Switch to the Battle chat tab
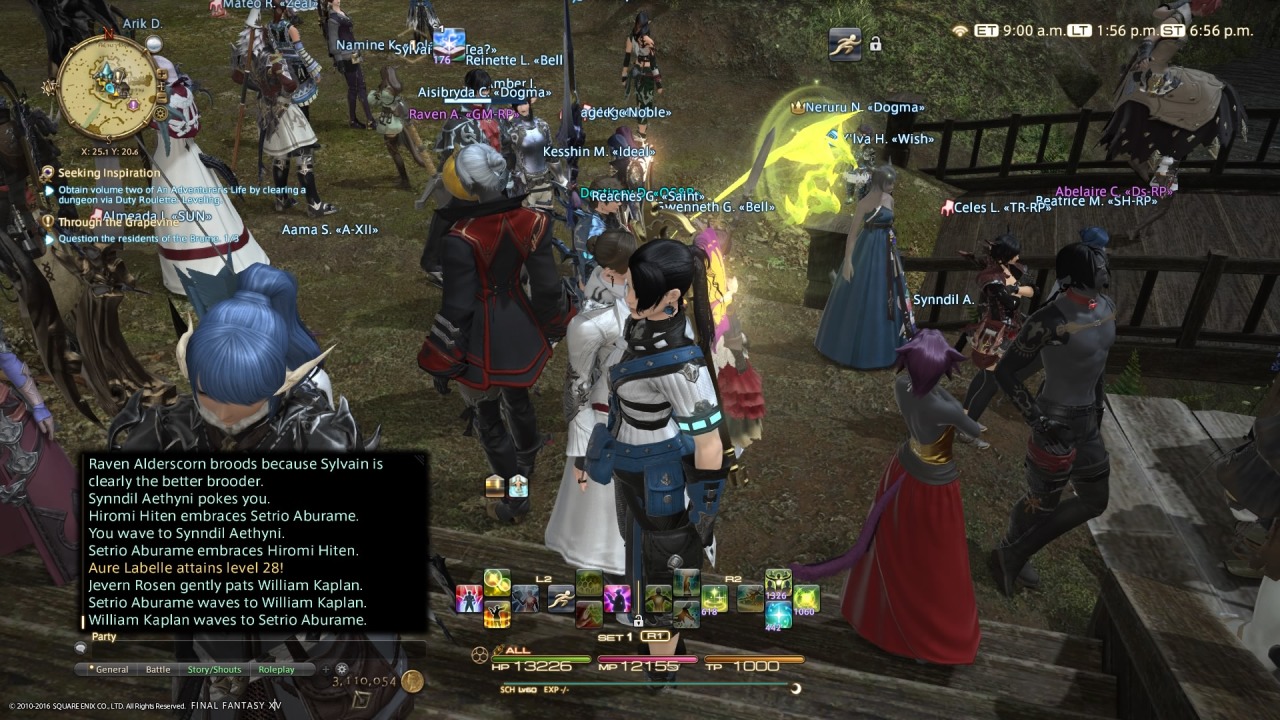1280x720 pixels. pos(158,669)
